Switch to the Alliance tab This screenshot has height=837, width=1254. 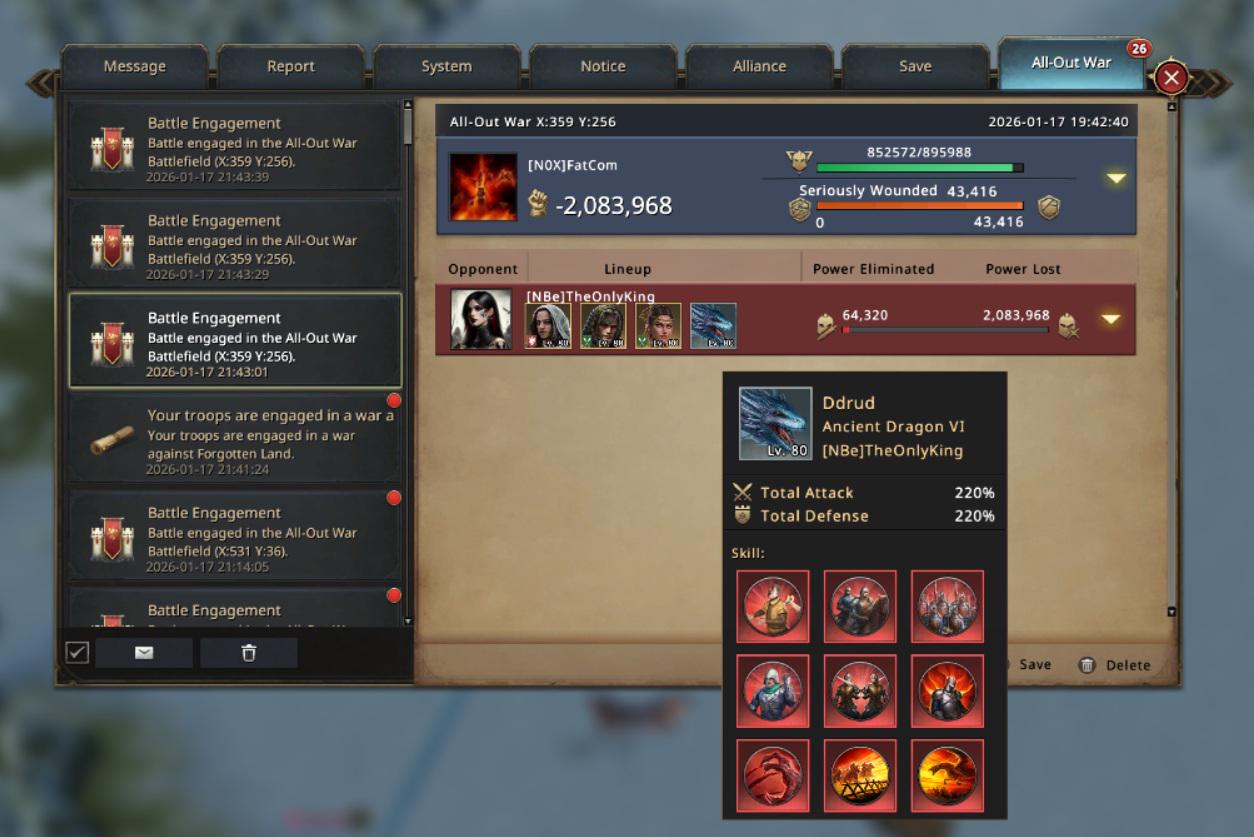click(x=759, y=66)
